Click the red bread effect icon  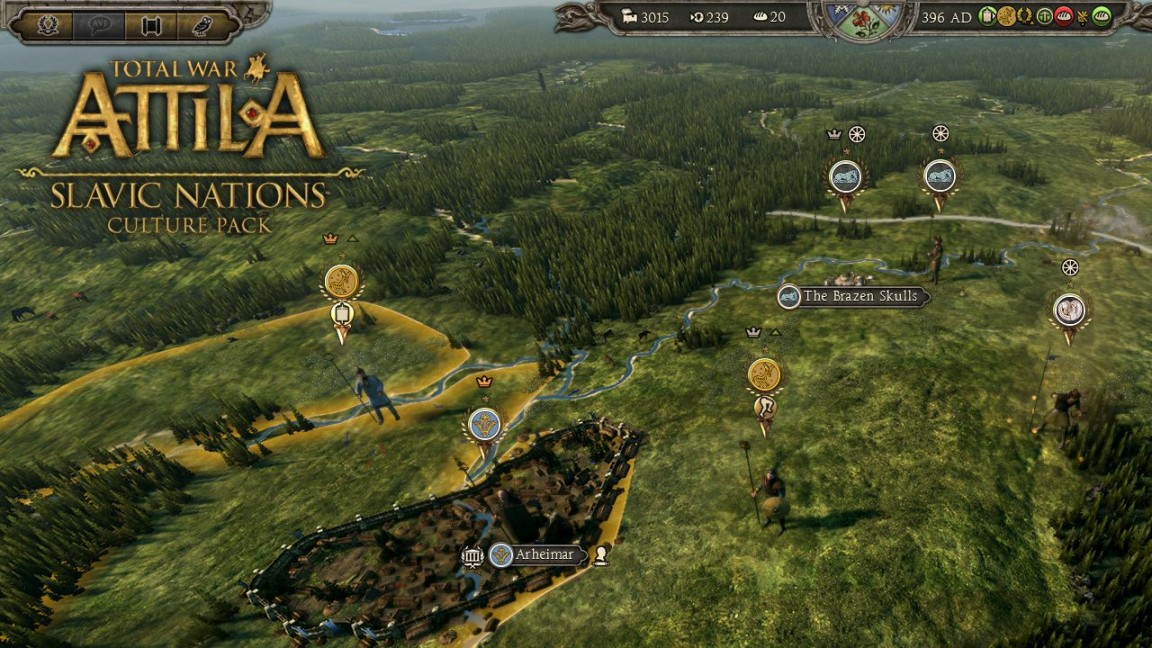coord(1064,17)
